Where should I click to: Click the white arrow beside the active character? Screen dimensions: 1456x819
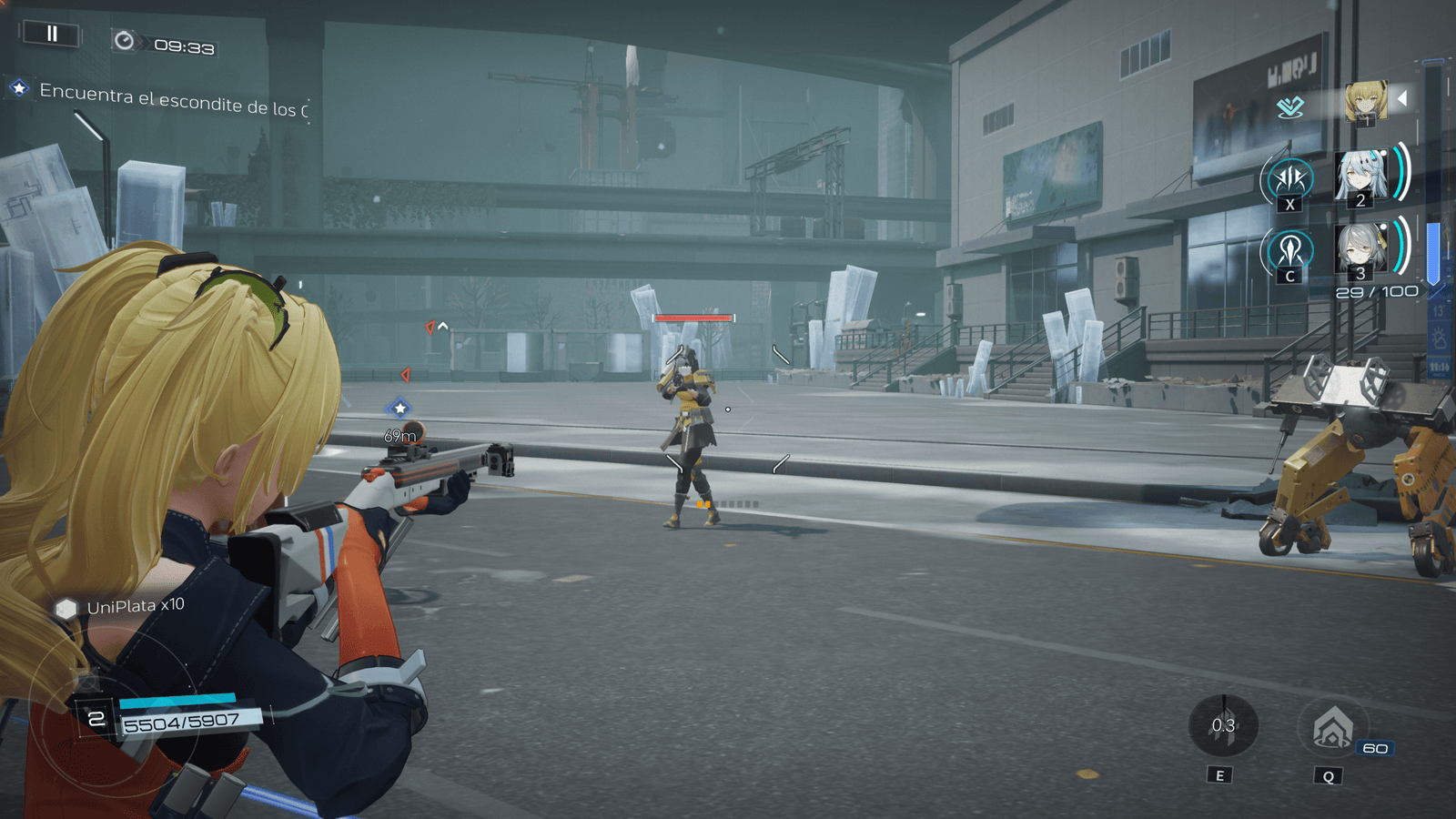coord(1402,98)
